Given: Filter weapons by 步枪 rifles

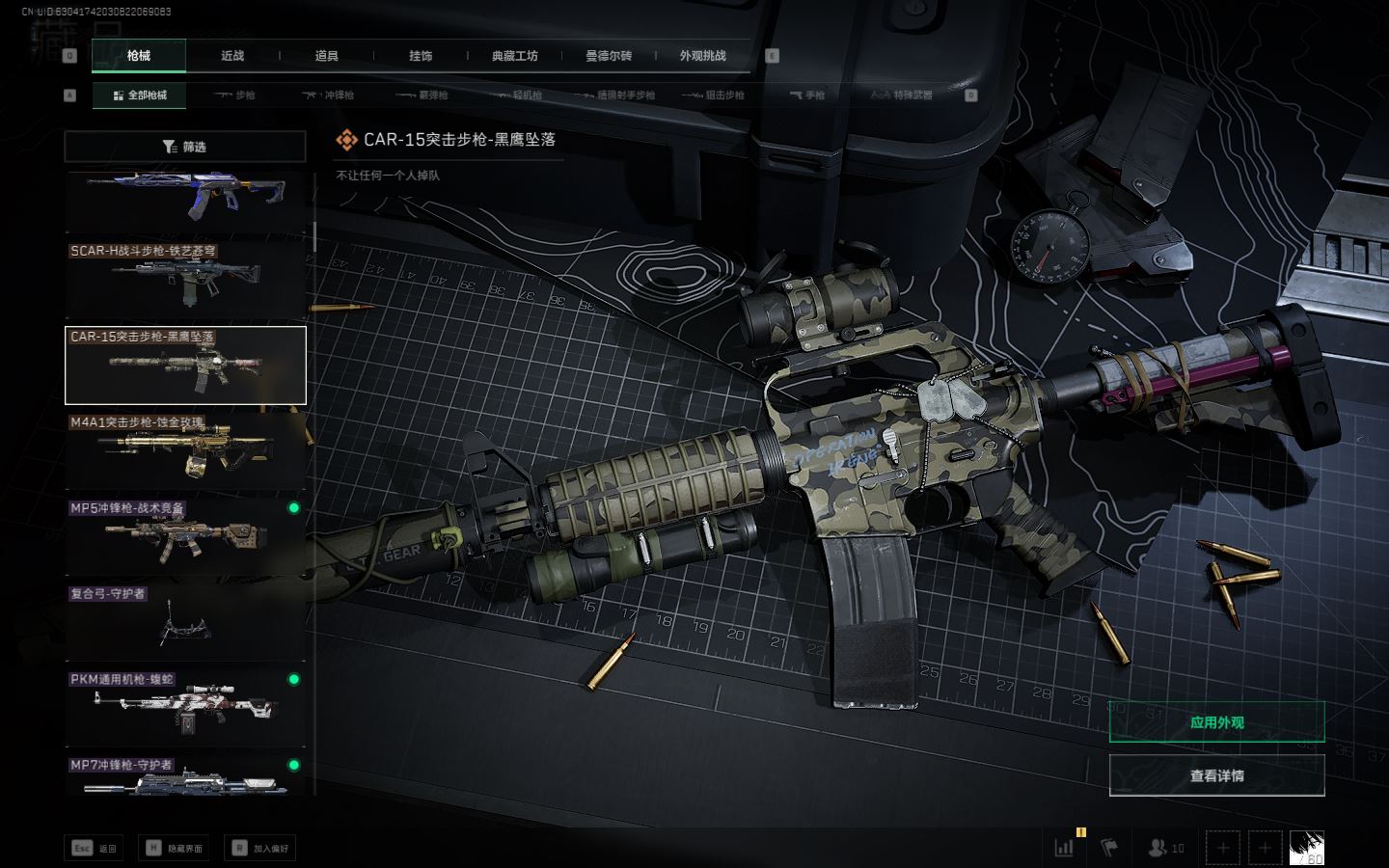Looking at the screenshot, I should point(234,95).
